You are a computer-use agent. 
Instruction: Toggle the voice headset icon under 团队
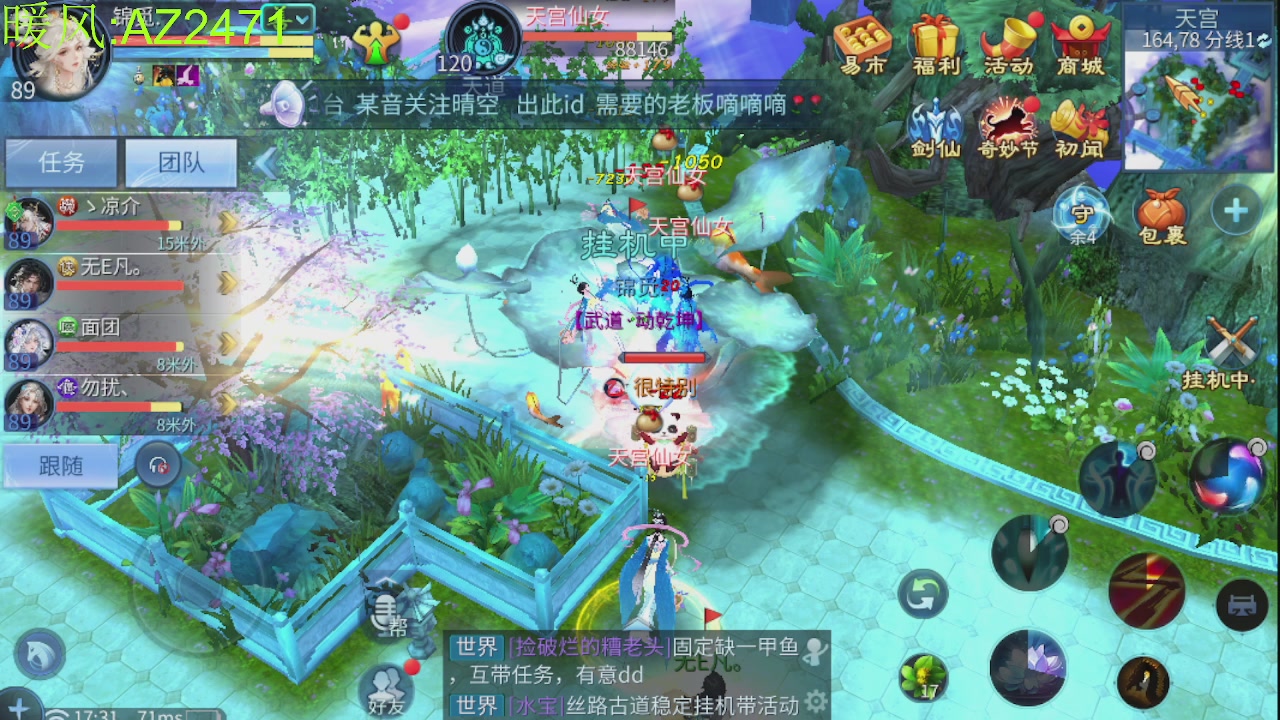coord(159,465)
